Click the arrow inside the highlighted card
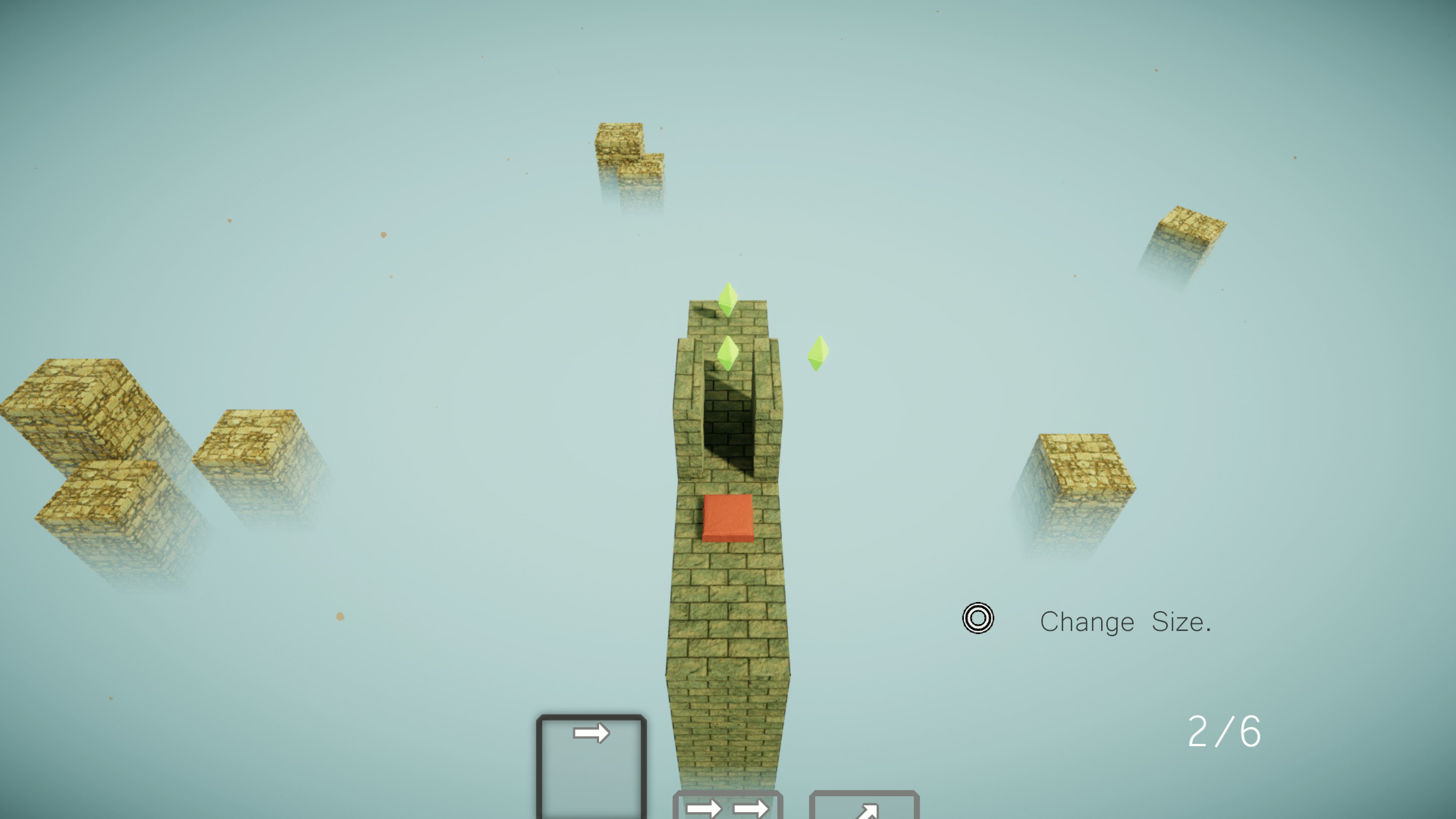The image size is (1456, 819). click(x=591, y=732)
